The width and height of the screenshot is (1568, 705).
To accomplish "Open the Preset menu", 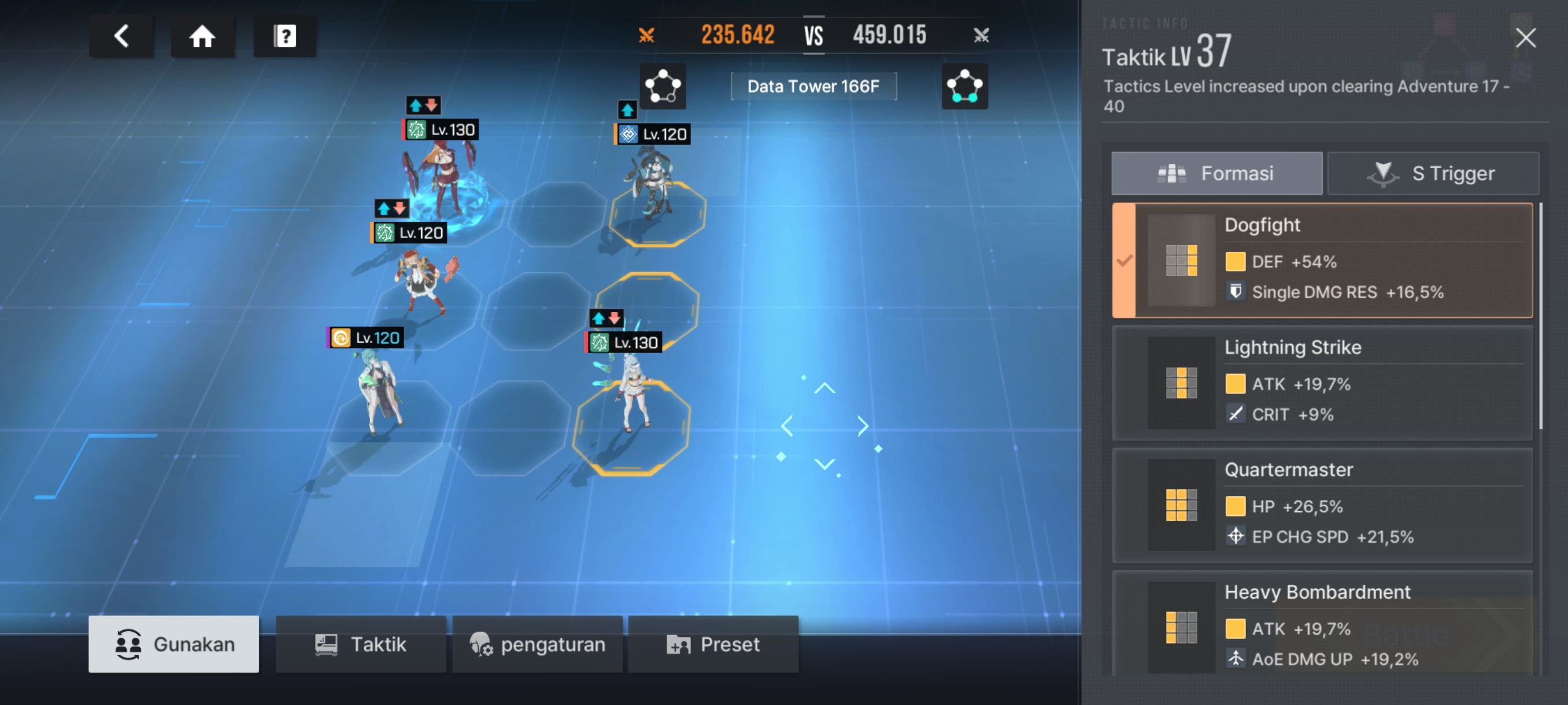I will click(713, 644).
